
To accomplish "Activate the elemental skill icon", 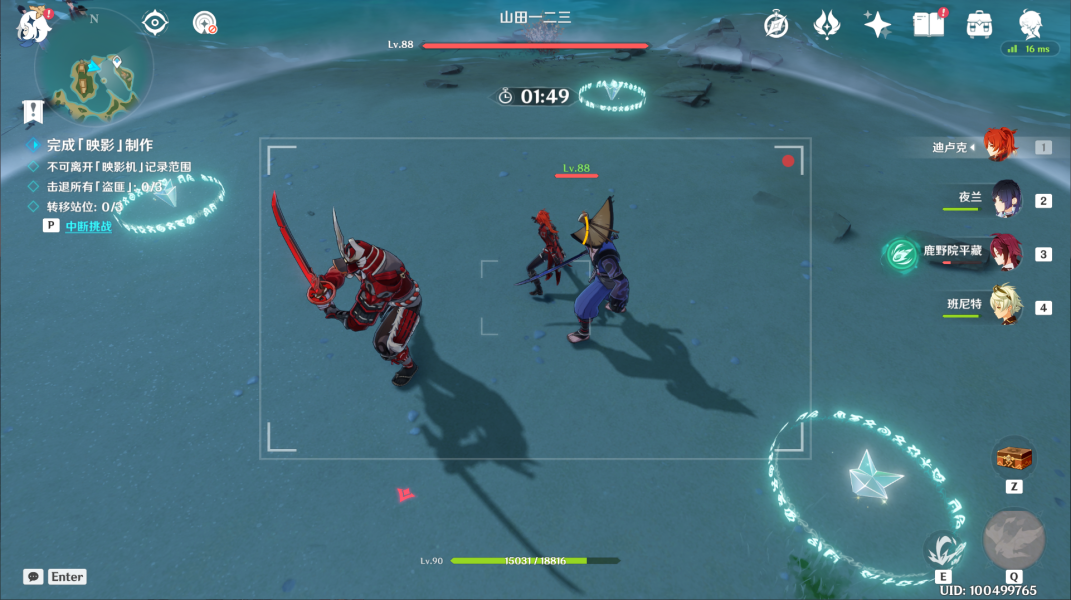I will tap(942, 549).
